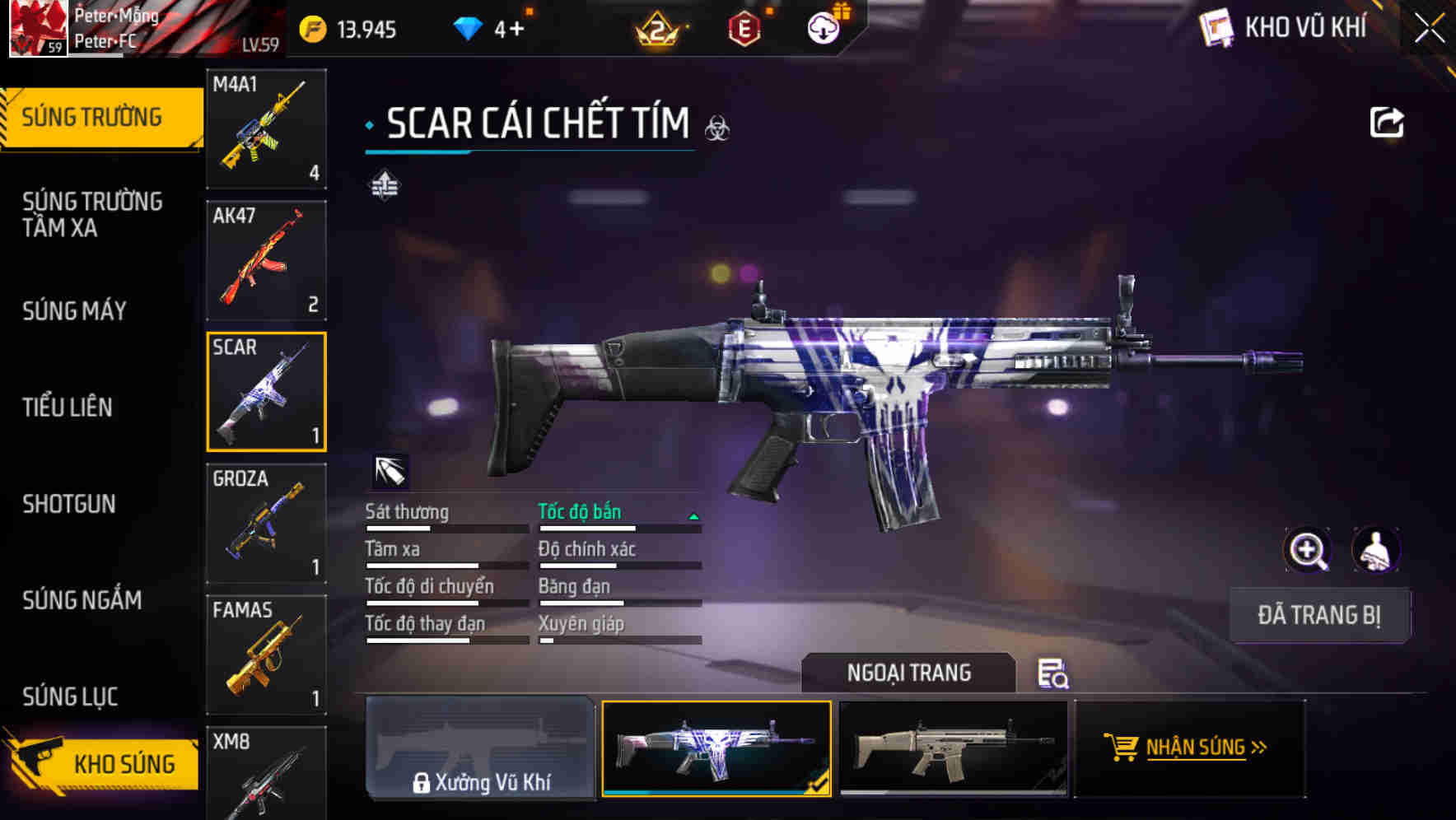Open the KHO VŨ KHÍ book icon

pos(1217,27)
